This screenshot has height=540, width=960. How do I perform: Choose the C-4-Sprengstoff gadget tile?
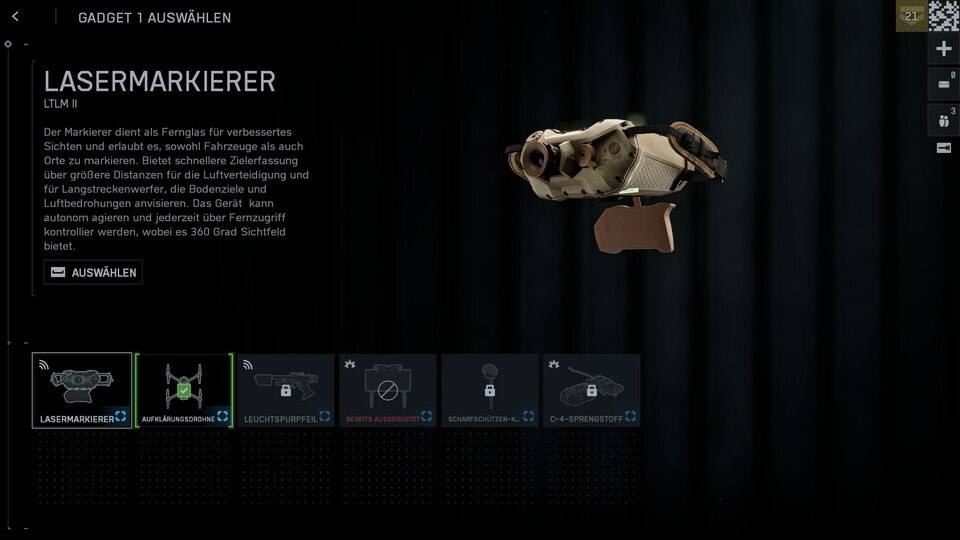tap(592, 390)
